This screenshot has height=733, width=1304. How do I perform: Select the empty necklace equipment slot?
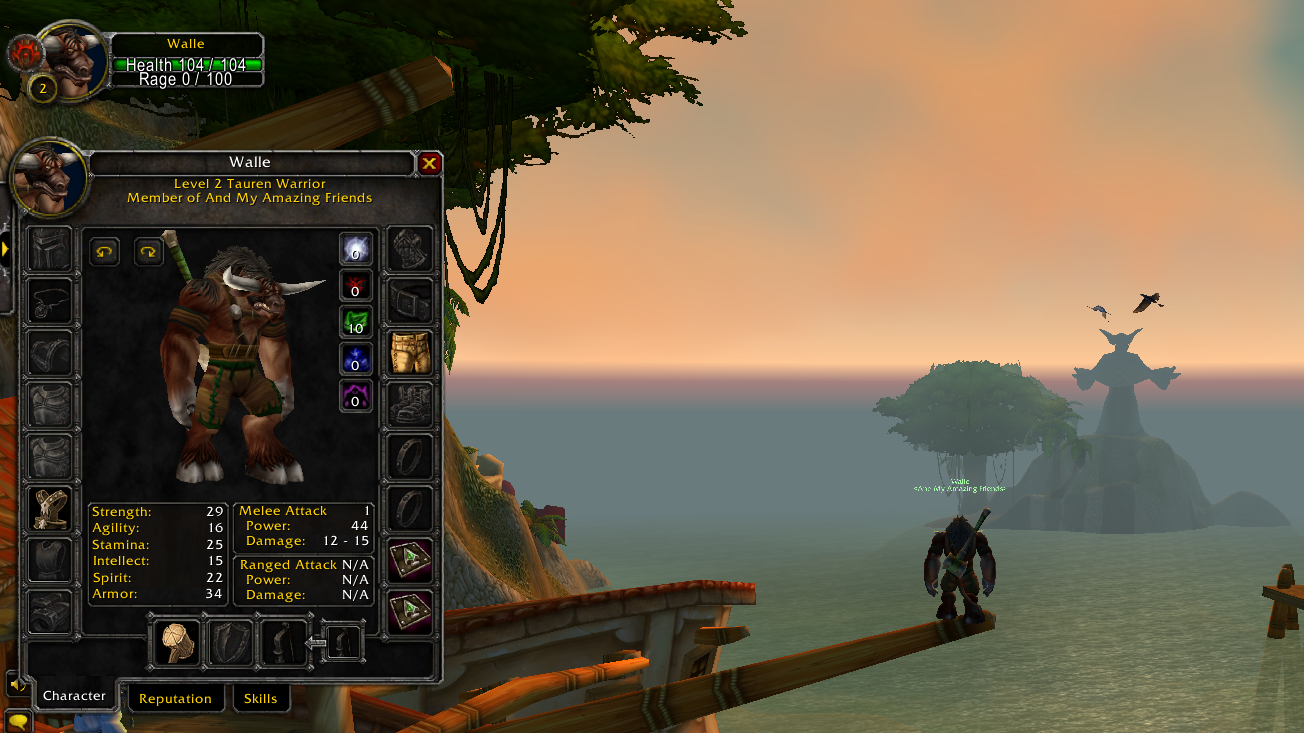tap(50, 301)
